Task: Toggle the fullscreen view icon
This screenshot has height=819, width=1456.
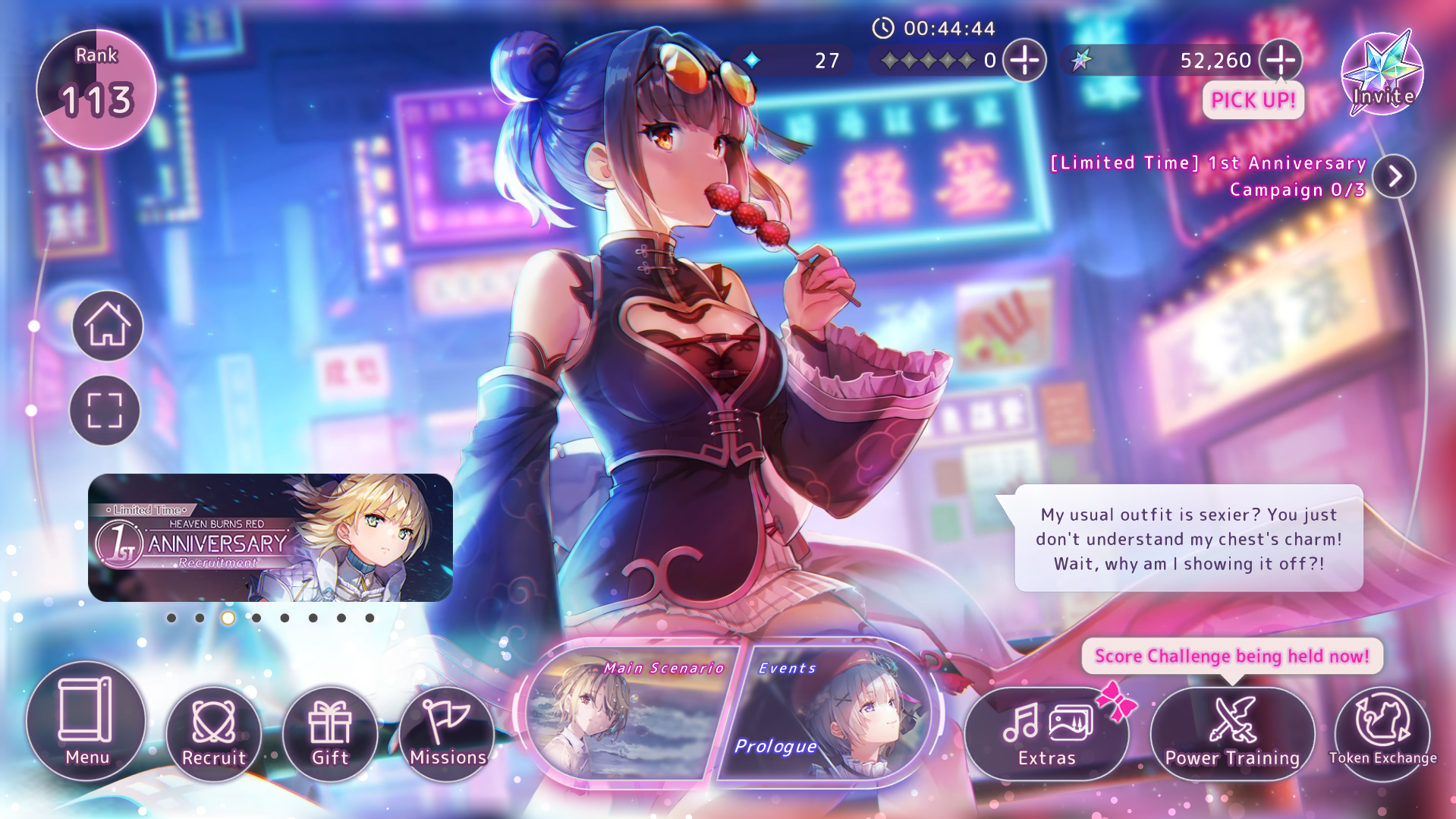Action: 105,410
